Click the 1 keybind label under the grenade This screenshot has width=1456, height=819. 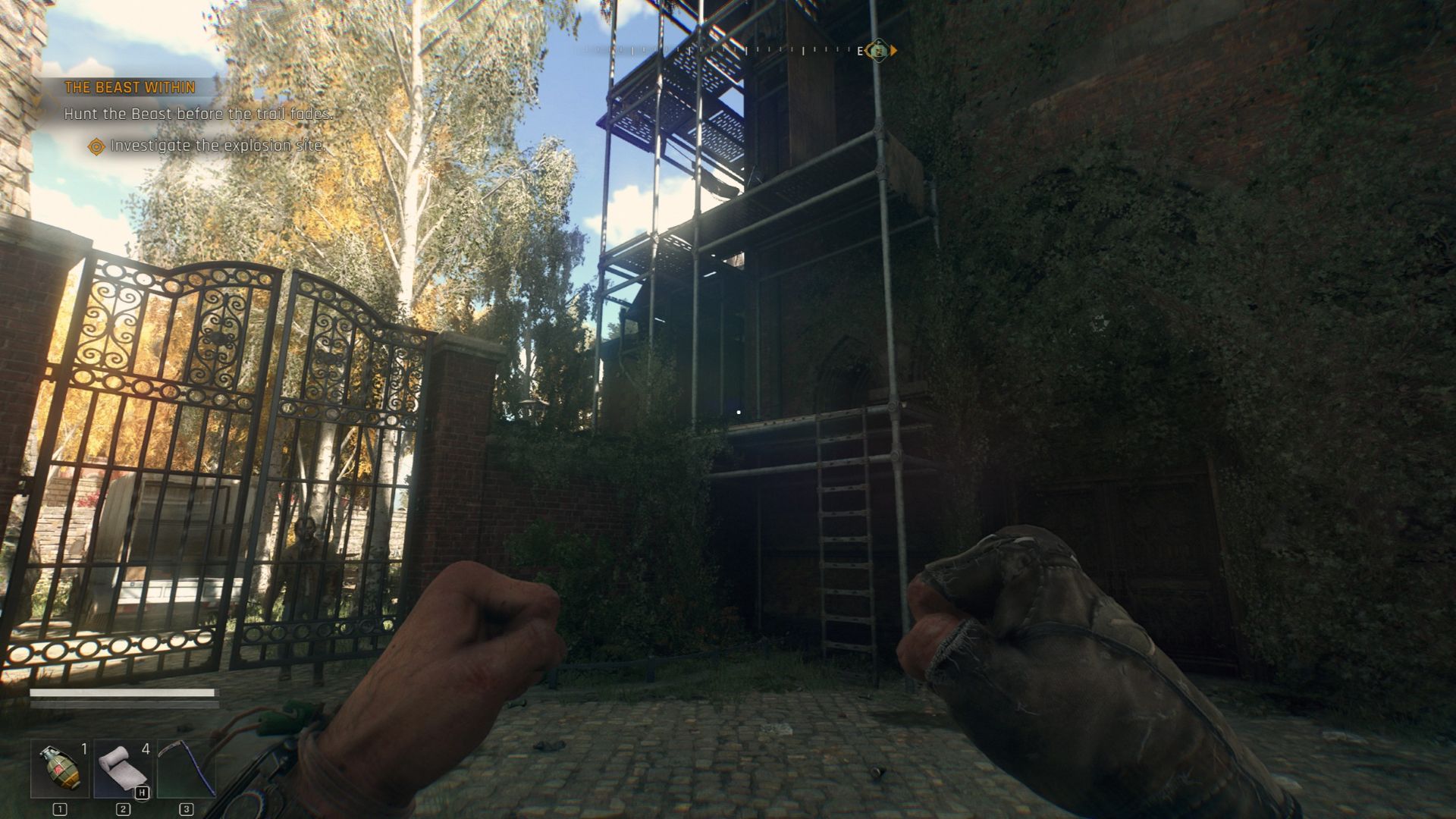pyautogui.click(x=60, y=809)
